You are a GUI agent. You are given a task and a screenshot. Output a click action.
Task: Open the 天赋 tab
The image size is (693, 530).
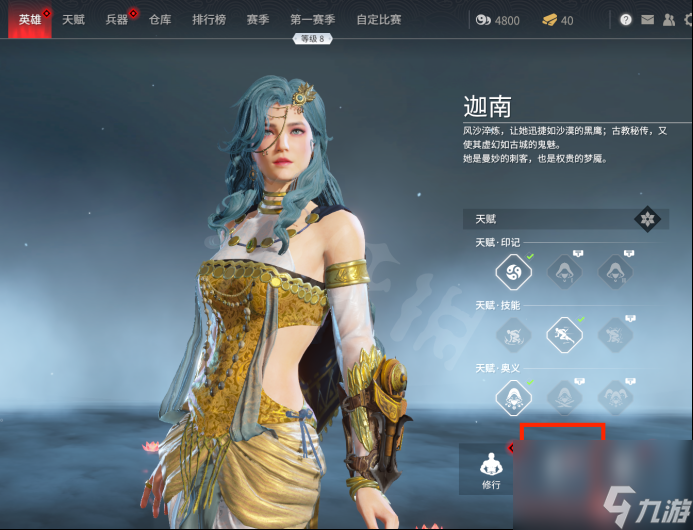click(73, 19)
